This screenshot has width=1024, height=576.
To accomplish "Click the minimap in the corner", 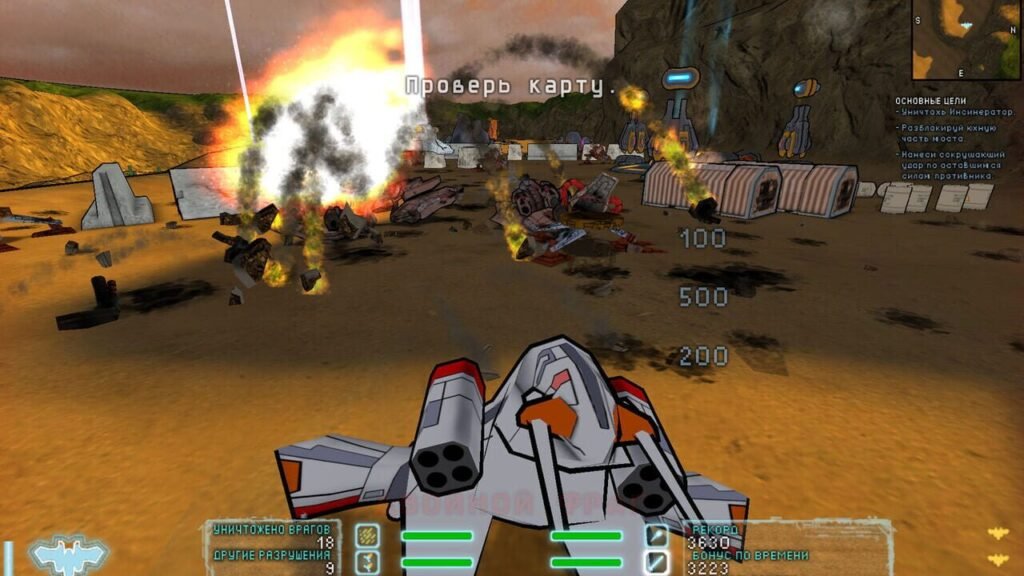I will click(967, 39).
